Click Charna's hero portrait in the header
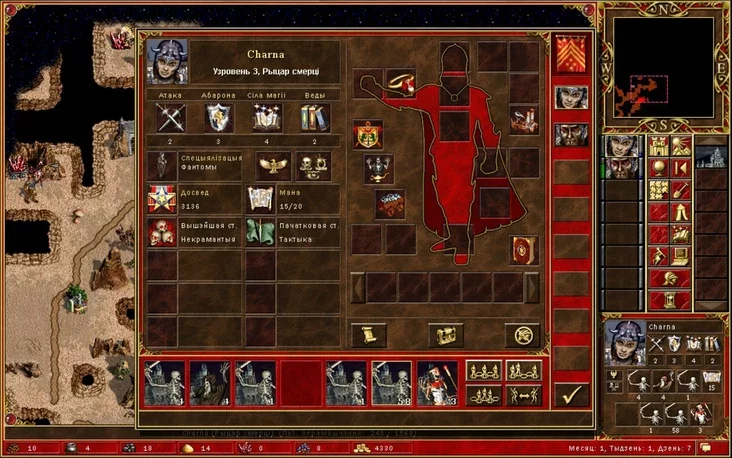 (x=163, y=61)
